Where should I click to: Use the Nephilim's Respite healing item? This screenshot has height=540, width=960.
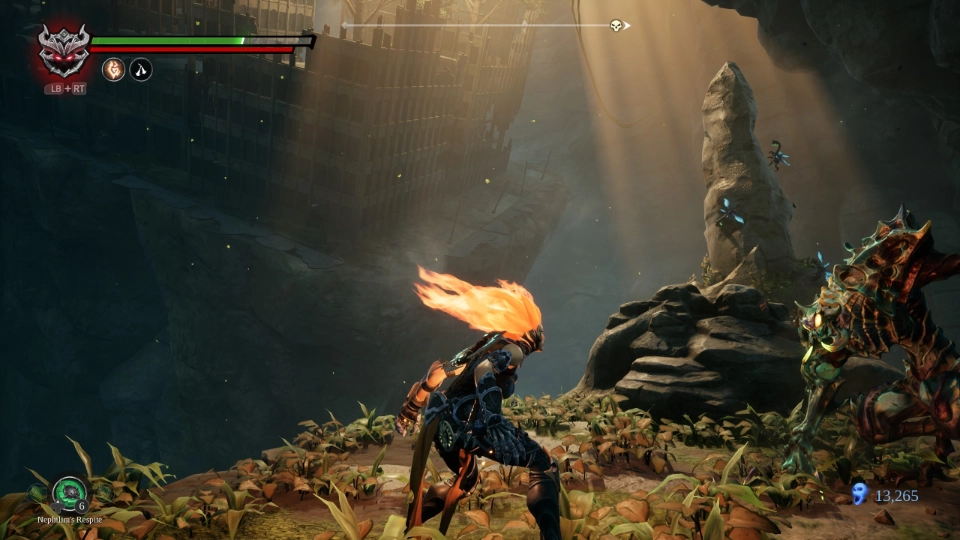click(69, 493)
